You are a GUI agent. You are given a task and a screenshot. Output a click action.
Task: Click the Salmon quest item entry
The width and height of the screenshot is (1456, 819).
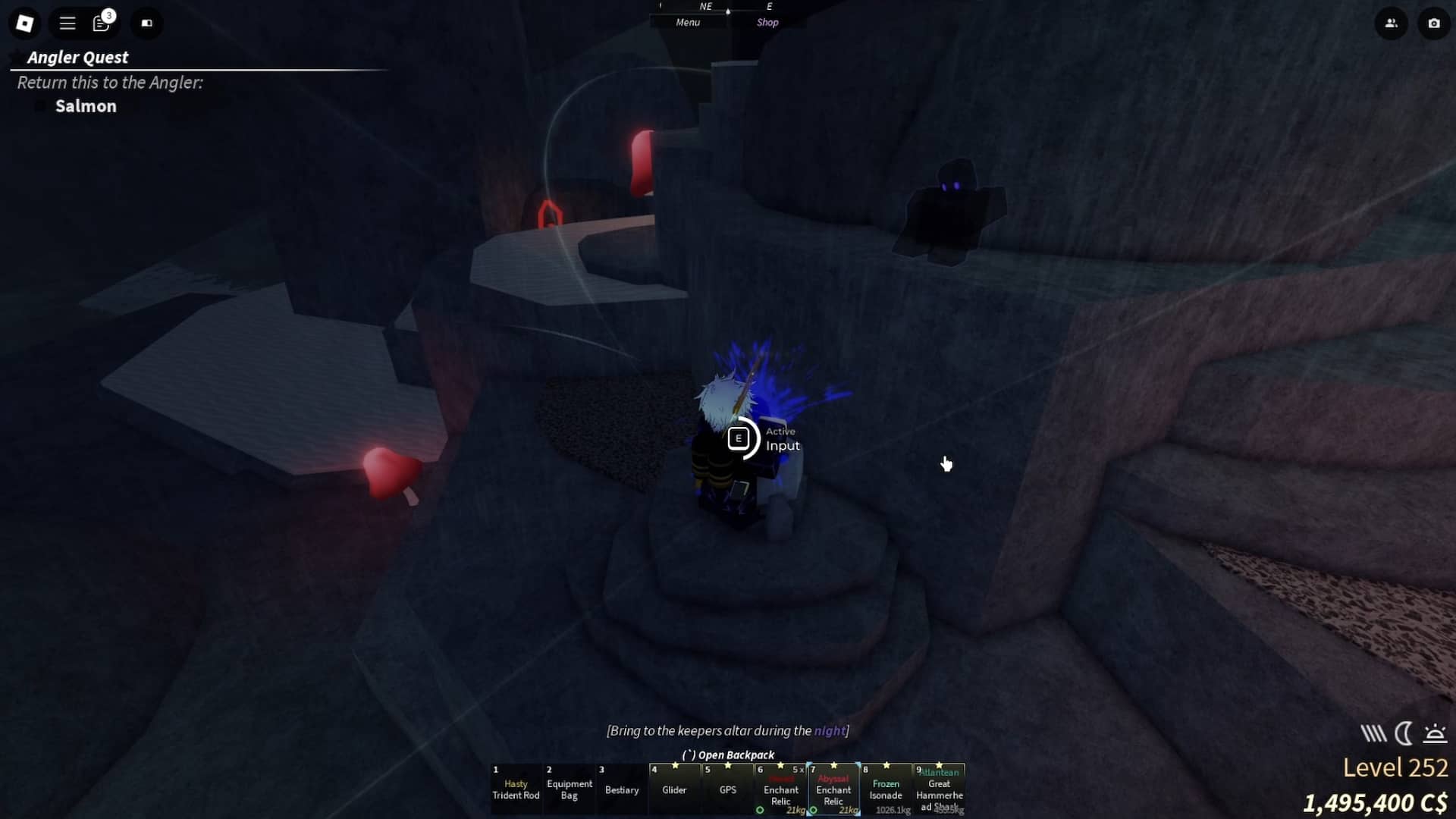[x=85, y=106]
